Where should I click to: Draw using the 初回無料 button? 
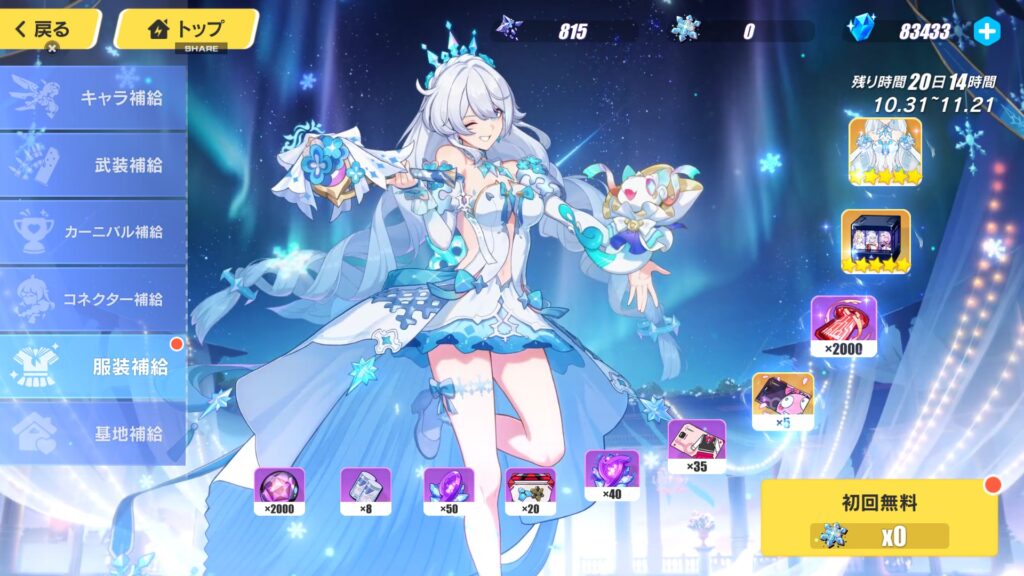(879, 517)
